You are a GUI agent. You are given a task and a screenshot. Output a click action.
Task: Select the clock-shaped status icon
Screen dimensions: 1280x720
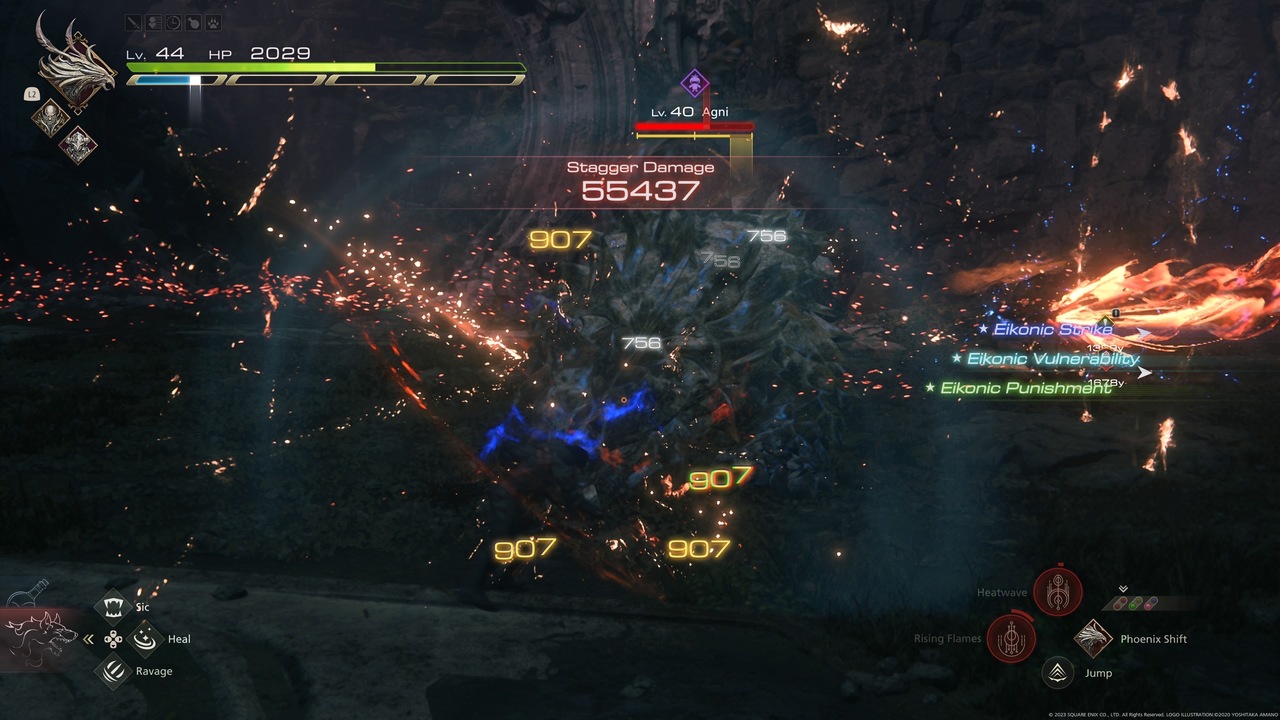174,22
